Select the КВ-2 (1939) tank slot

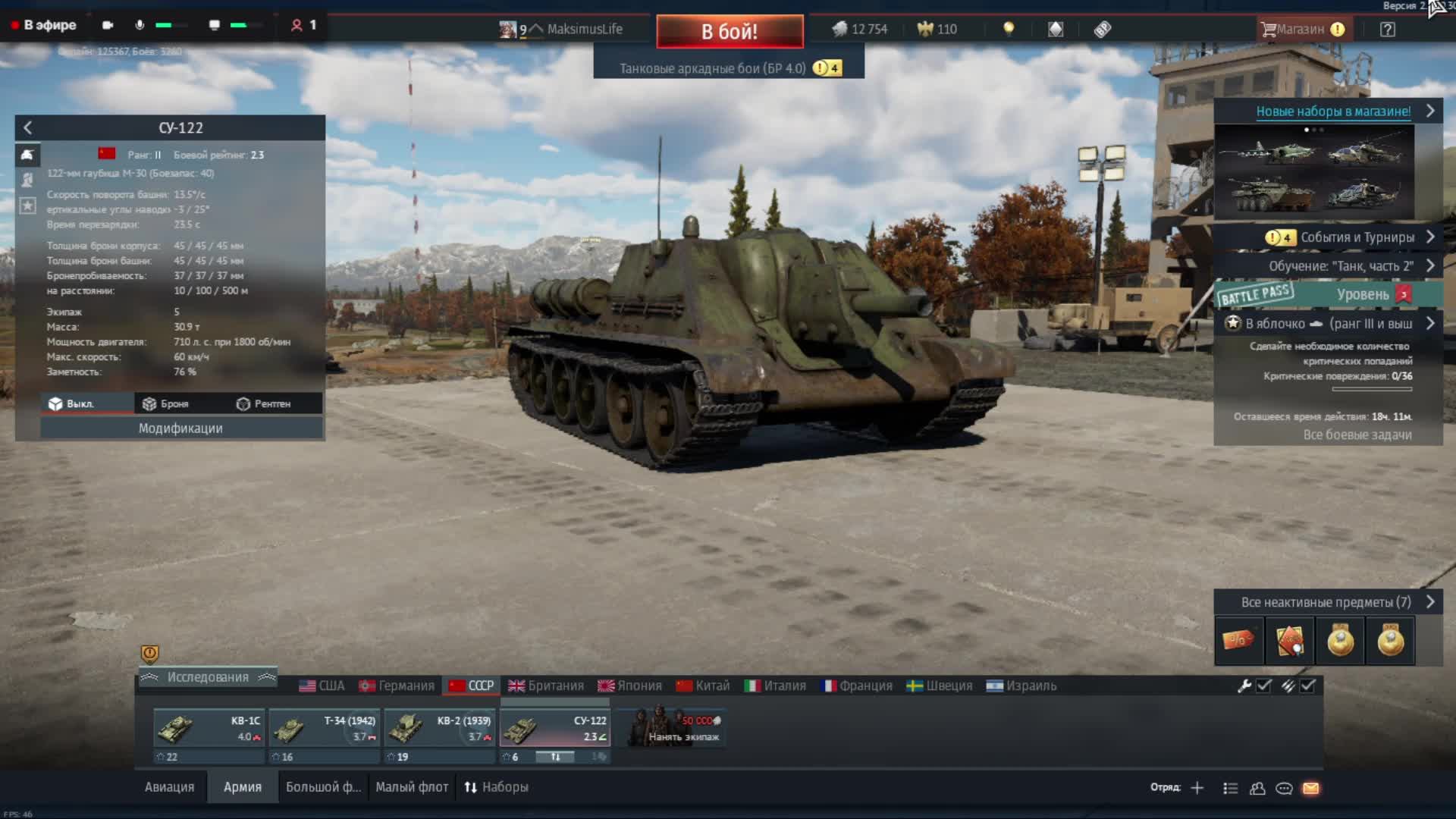coord(439,729)
